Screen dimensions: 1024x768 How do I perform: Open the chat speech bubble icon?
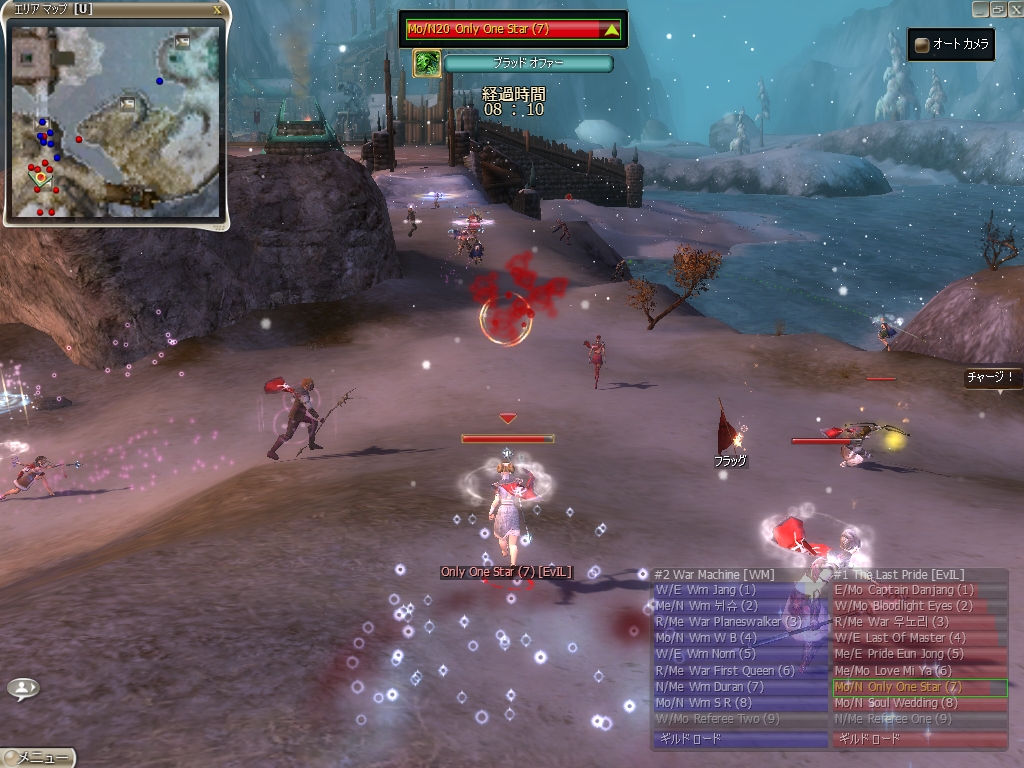tap(23, 688)
